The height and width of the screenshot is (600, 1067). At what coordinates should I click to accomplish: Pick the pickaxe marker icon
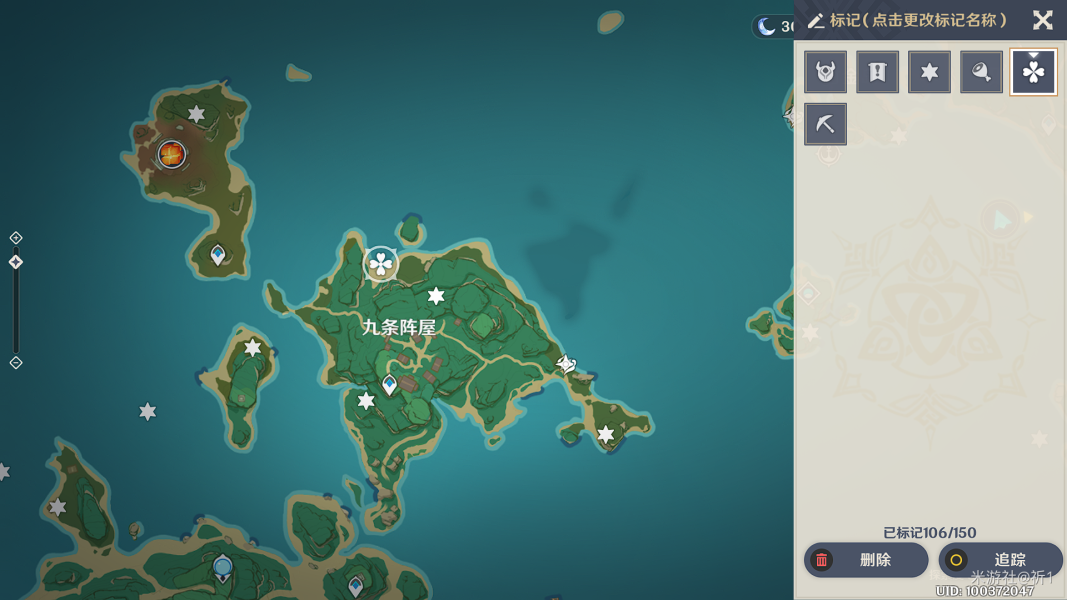coord(826,124)
